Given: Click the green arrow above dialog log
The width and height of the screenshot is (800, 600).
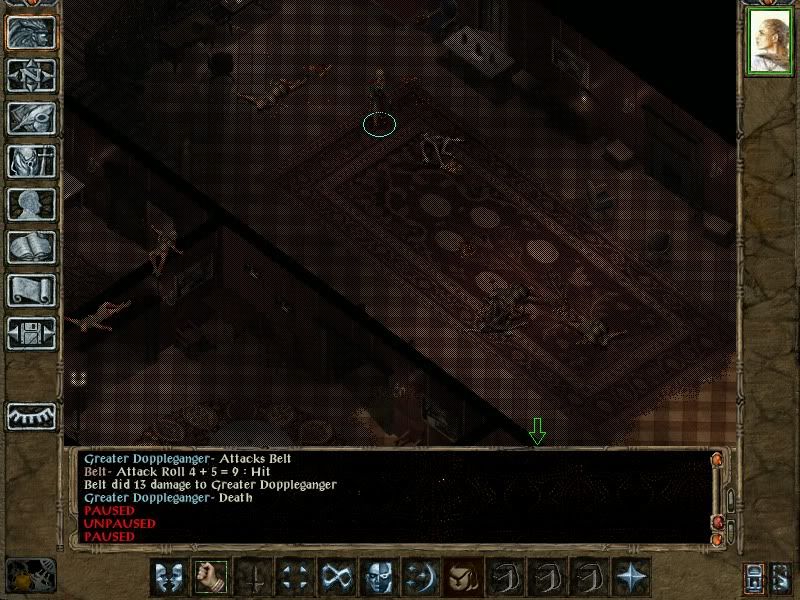Looking at the screenshot, I should pos(537,432).
